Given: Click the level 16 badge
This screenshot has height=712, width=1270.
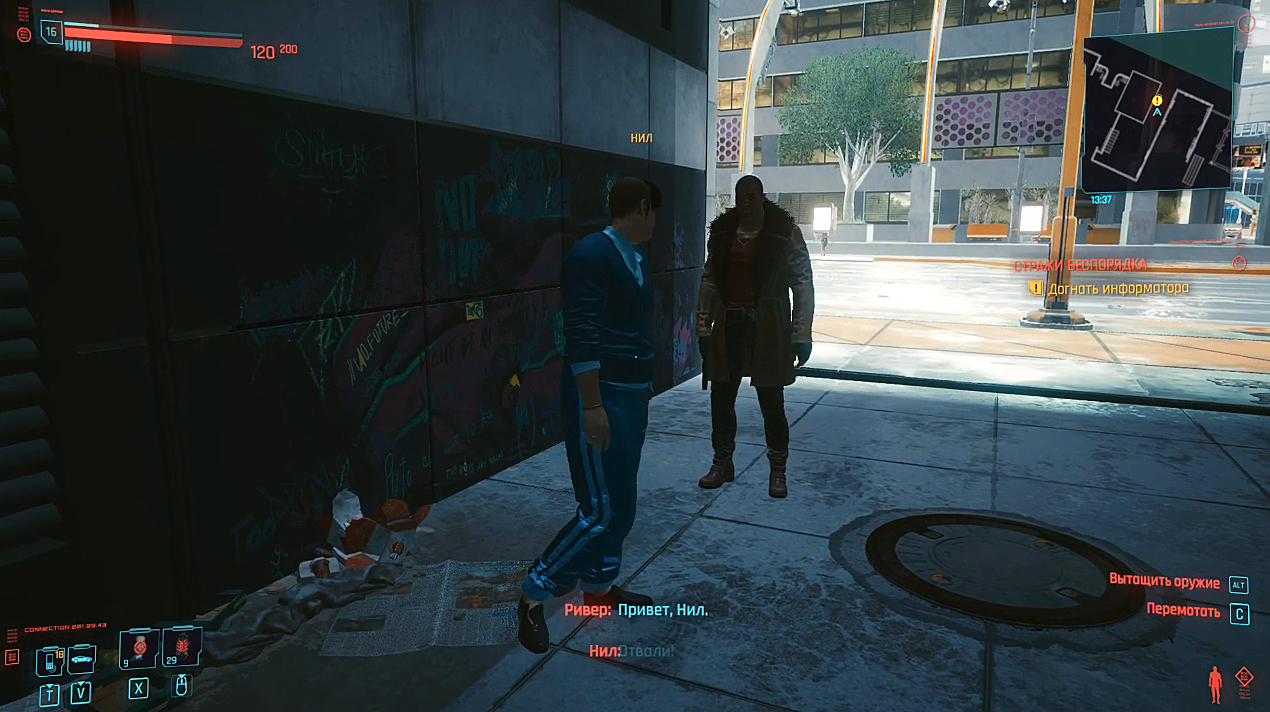Looking at the screenshot, I should coord(50,32).
